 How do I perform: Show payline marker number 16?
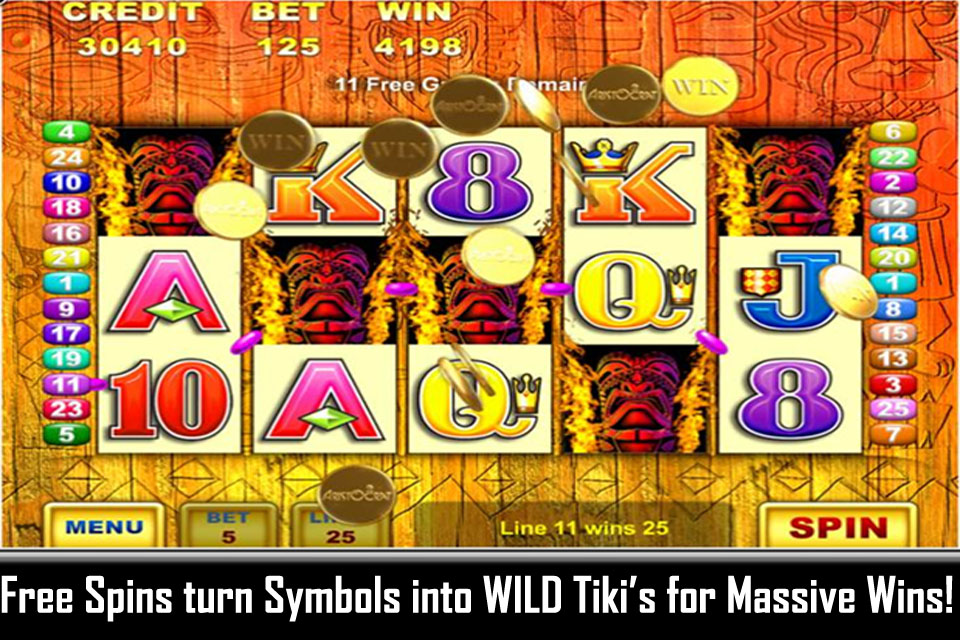tap(67, 233)
